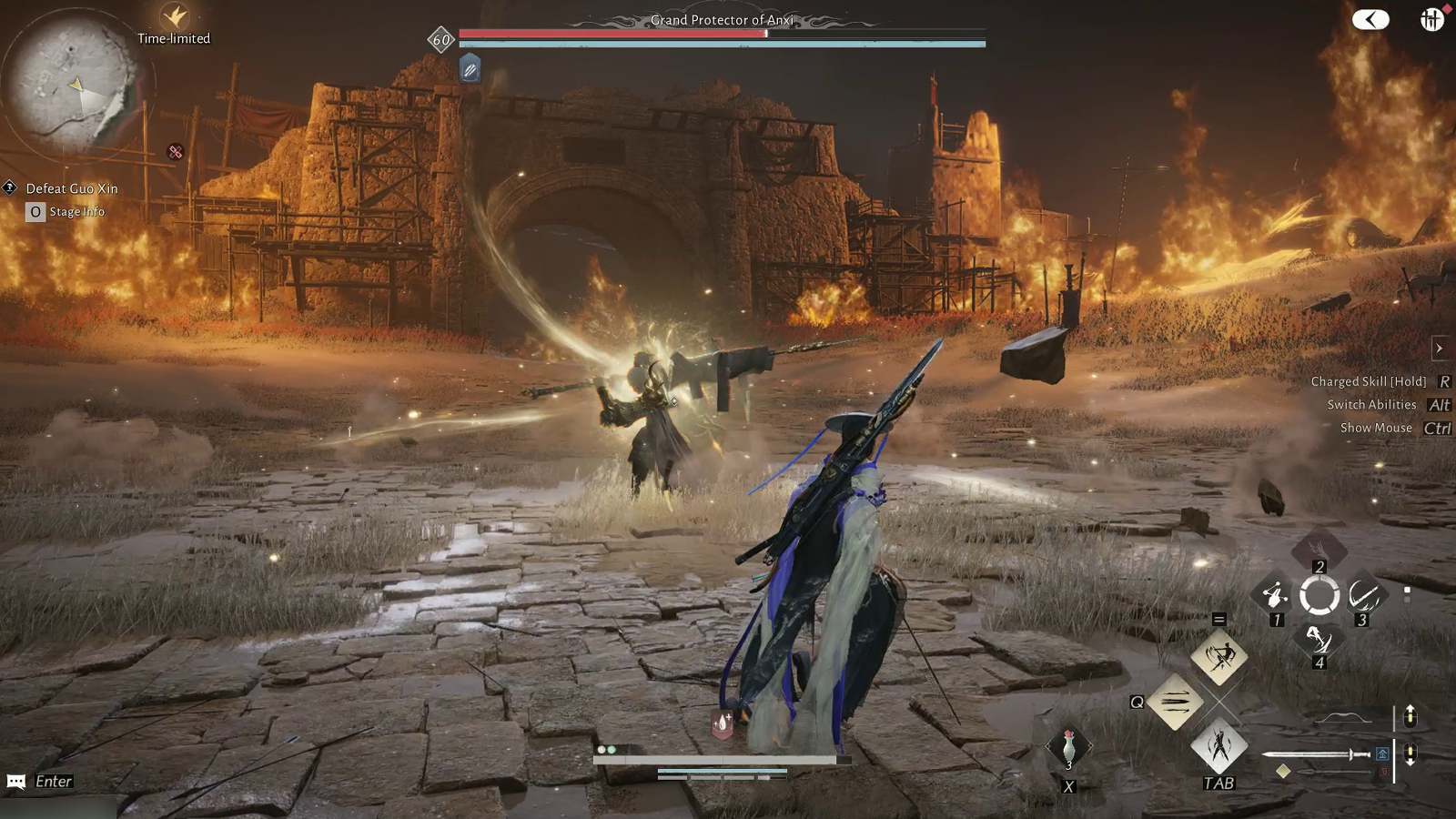Viewport: 1456px width, 819px height.
Task: Expand the collapsed side panel chevron
Action: (x=1441, y=348)
